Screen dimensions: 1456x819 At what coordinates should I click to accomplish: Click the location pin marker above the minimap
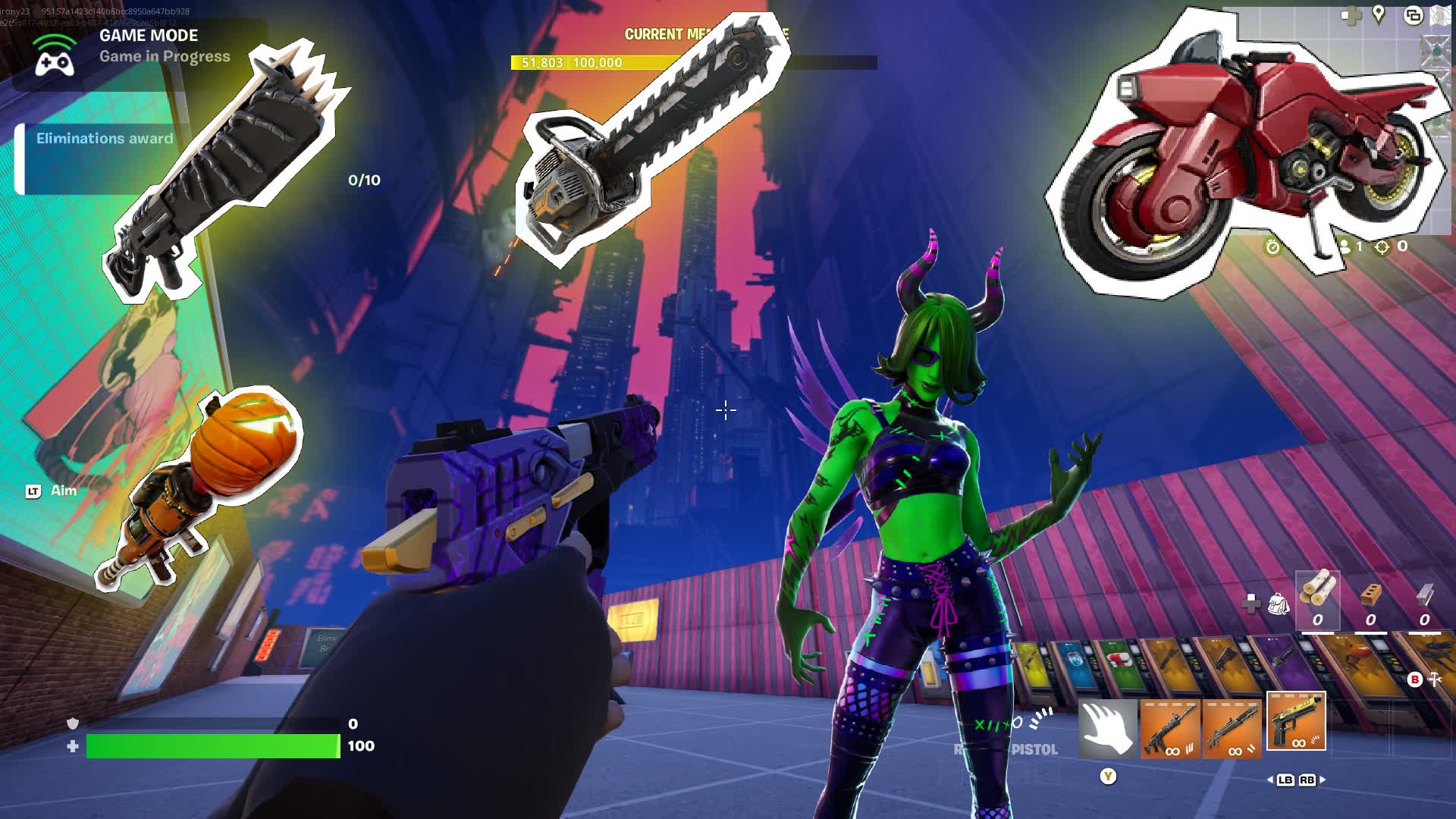click(1378, 14)
